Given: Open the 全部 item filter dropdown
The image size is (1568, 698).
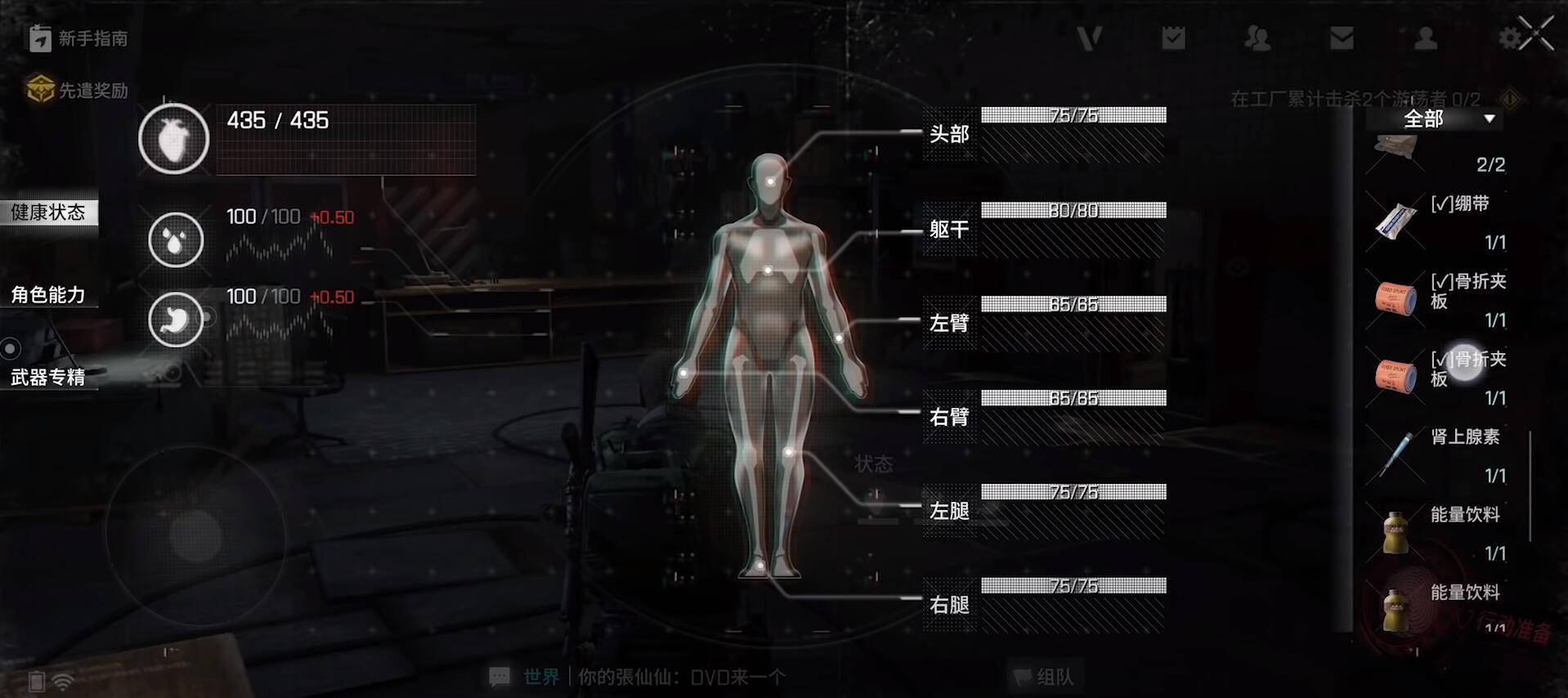Looking at the screenshot, I should [x=1447, y=119].
